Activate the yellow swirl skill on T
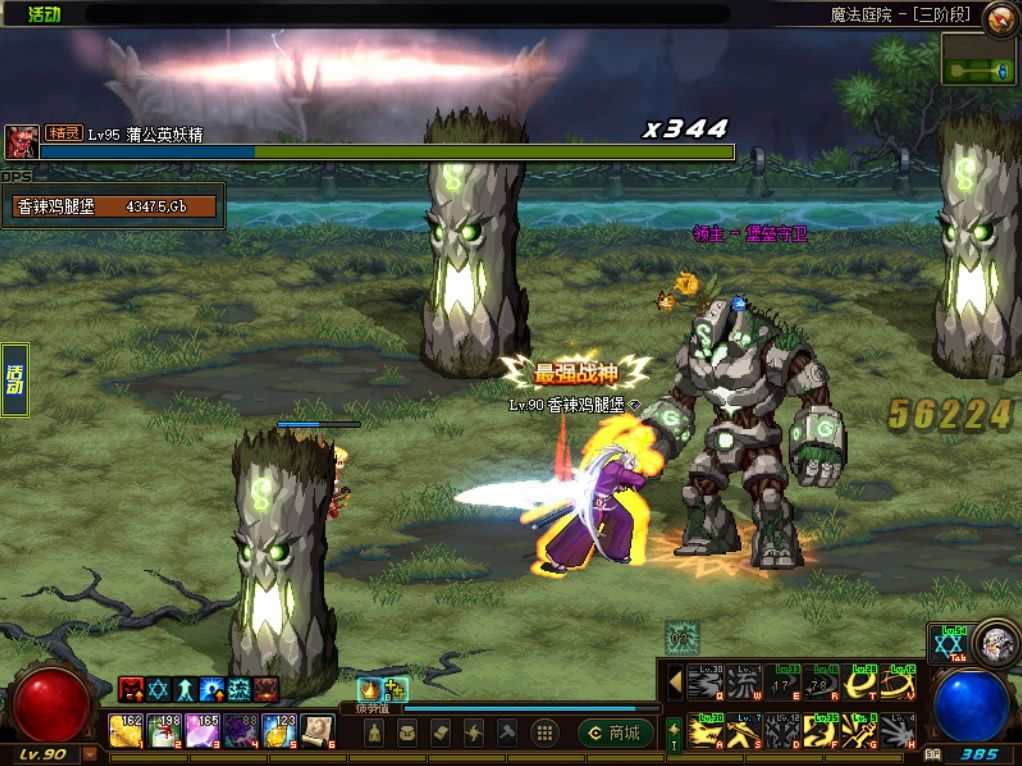Screen dimensions: 1022x766 point(858,683)
